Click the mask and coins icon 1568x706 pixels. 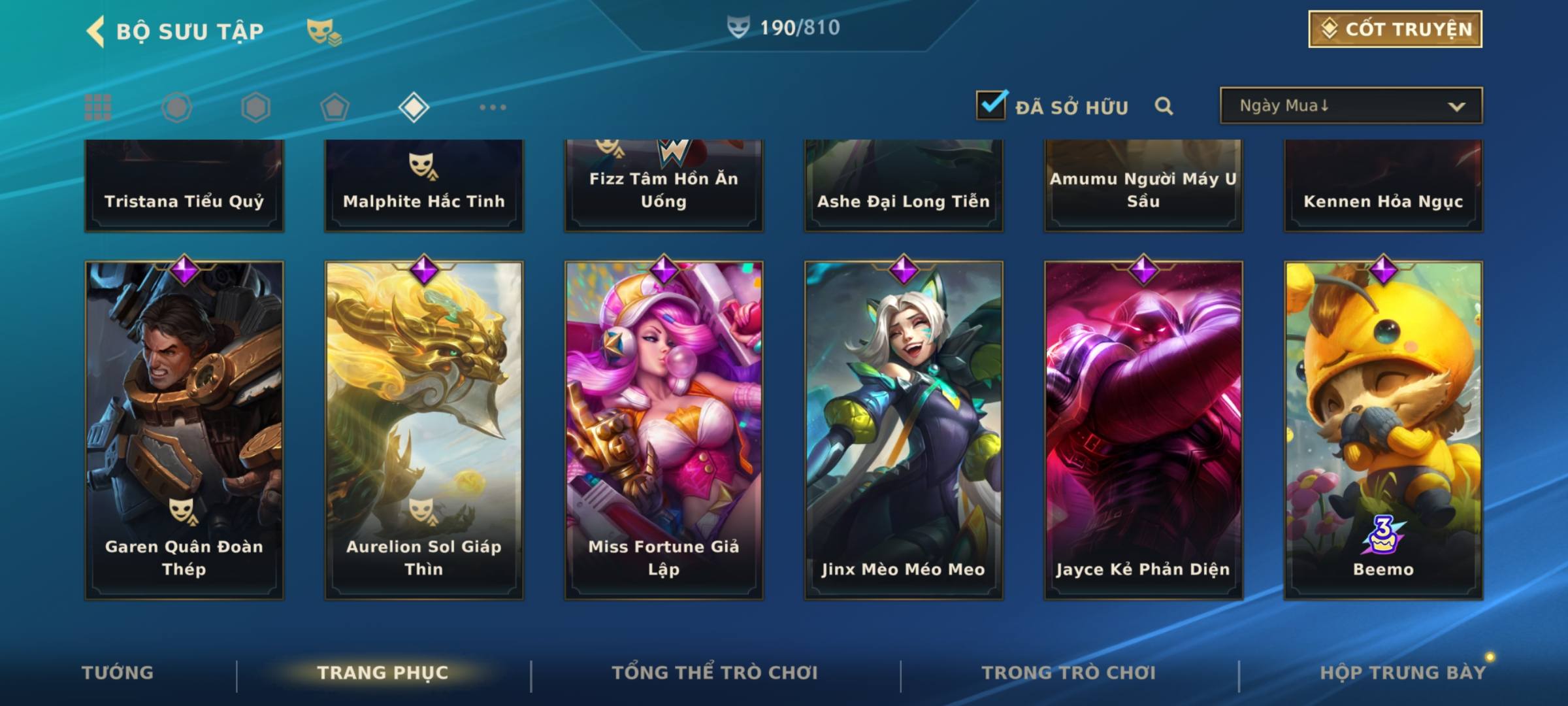pos(323,31)
